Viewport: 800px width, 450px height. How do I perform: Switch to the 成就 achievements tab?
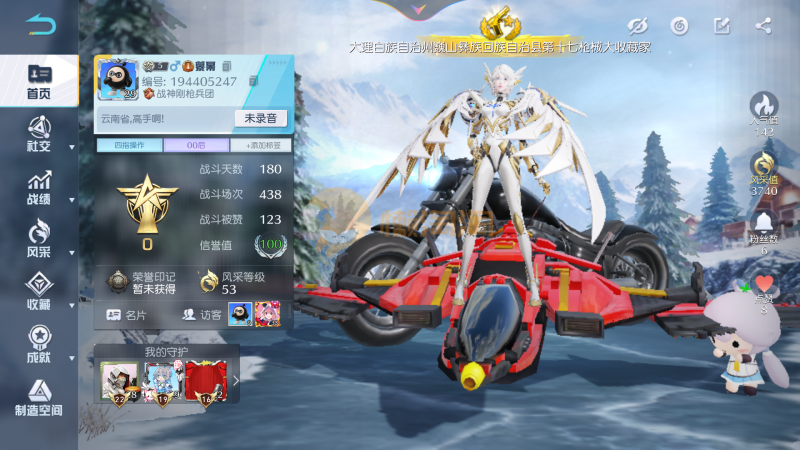click(39, 345)
